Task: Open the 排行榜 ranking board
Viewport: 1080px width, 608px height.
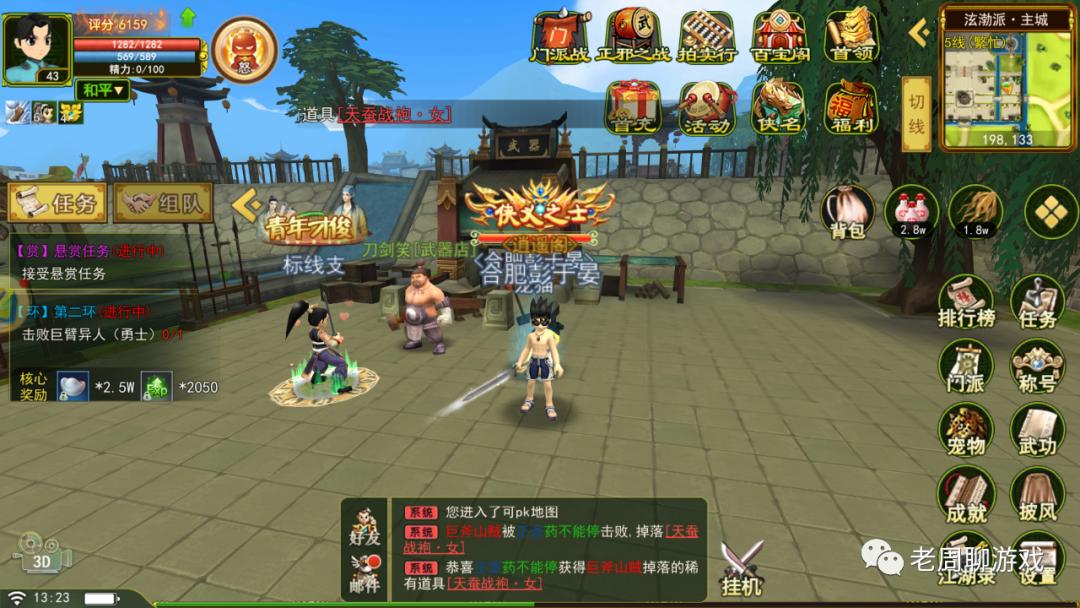Action: (x=966, y=301)
